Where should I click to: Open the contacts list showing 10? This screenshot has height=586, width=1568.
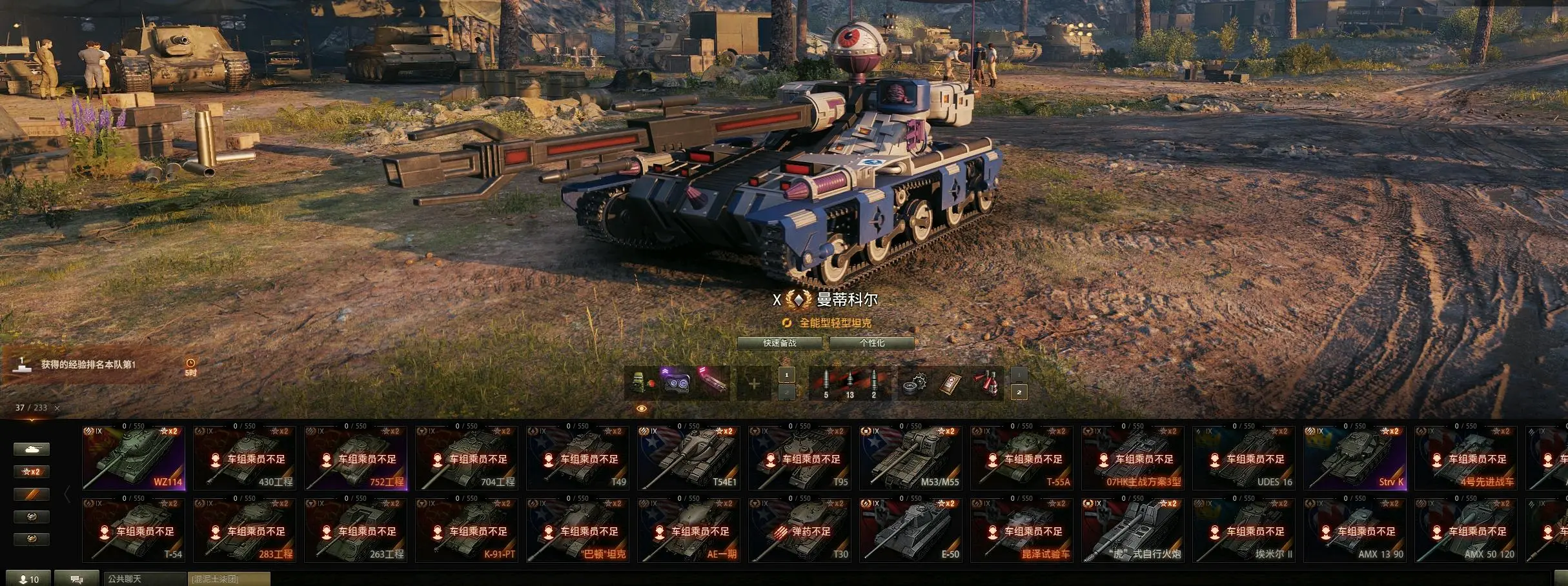29,579
